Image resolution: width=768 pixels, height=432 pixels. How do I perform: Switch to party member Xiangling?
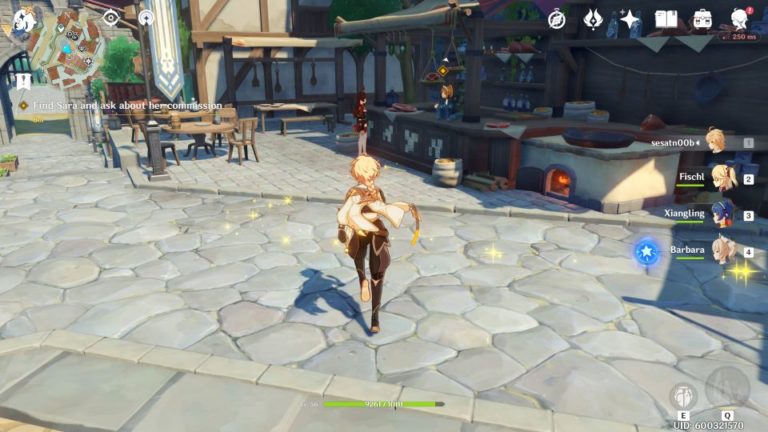coord(720,214)
